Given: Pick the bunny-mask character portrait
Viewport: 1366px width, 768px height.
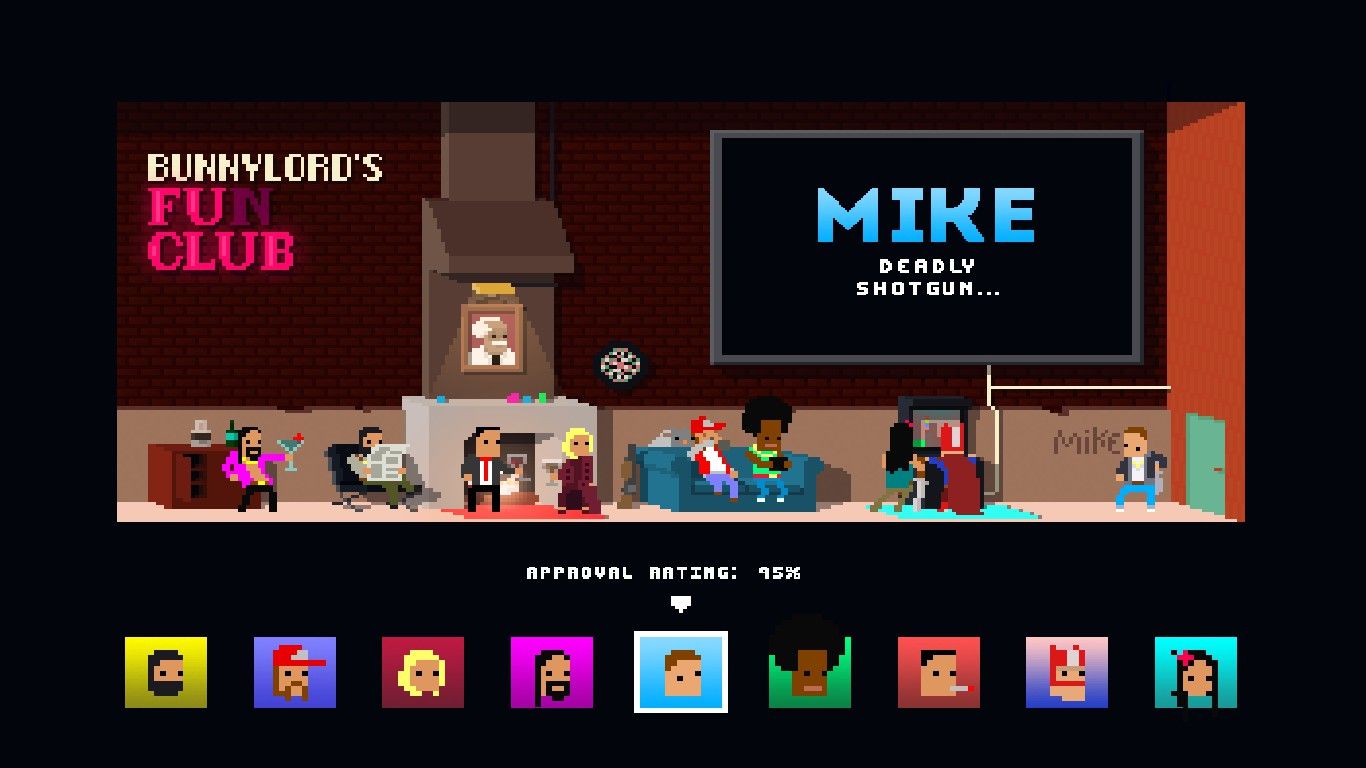Looking at the screenshot, I should [x=1068, y=673].
